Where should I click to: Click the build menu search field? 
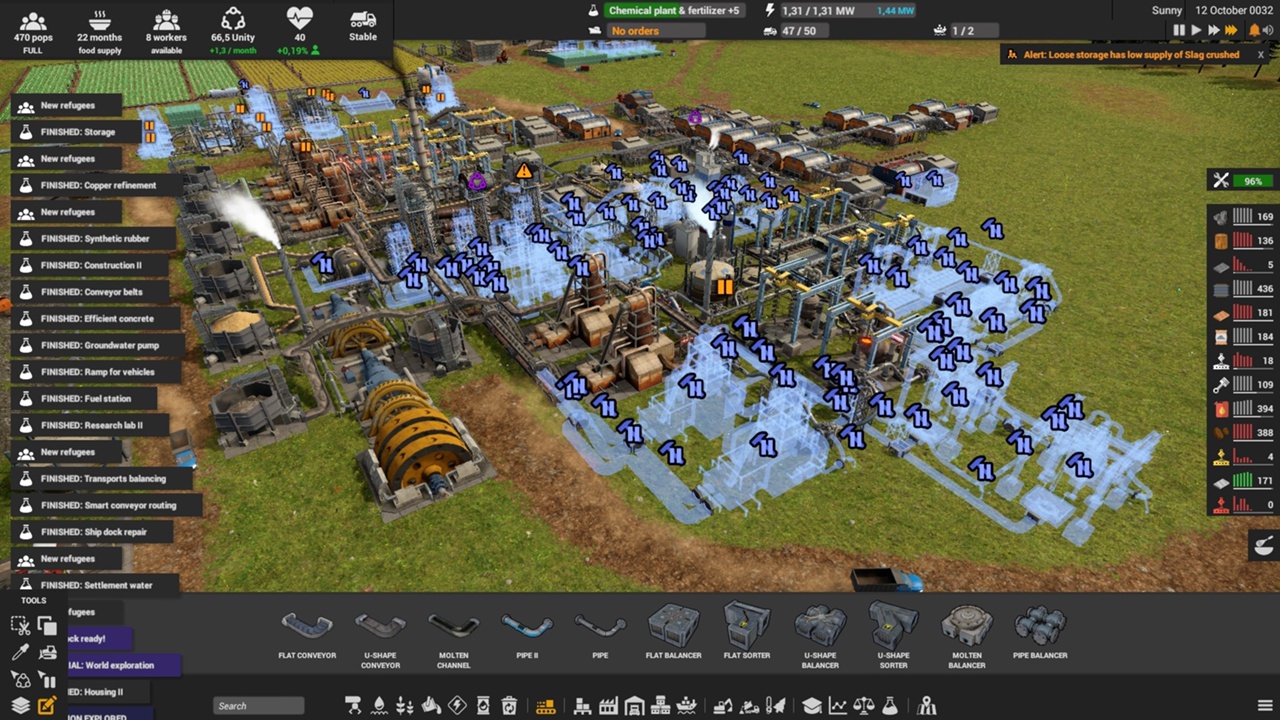[x=259, y=706]
